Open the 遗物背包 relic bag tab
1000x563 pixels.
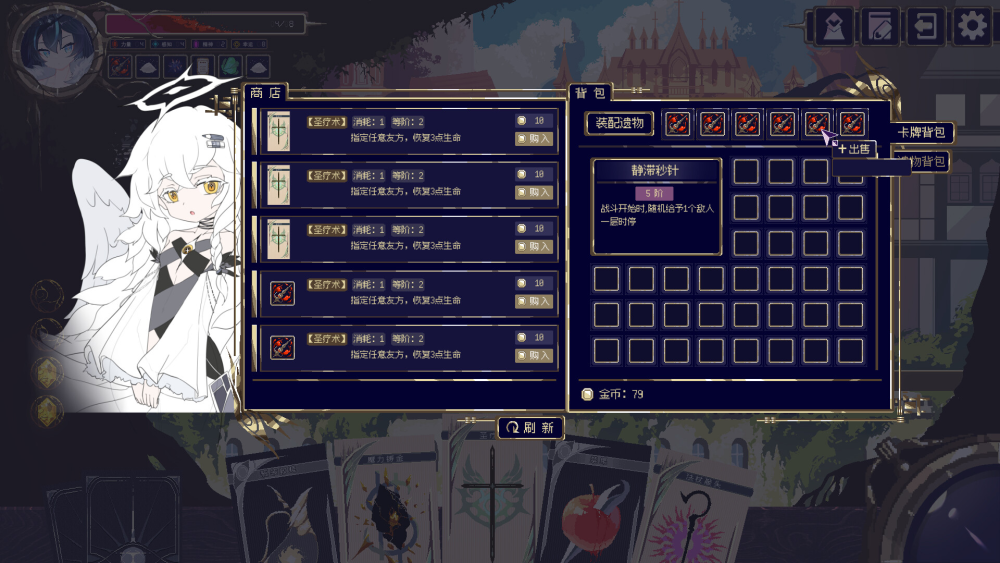pos(924,162)
